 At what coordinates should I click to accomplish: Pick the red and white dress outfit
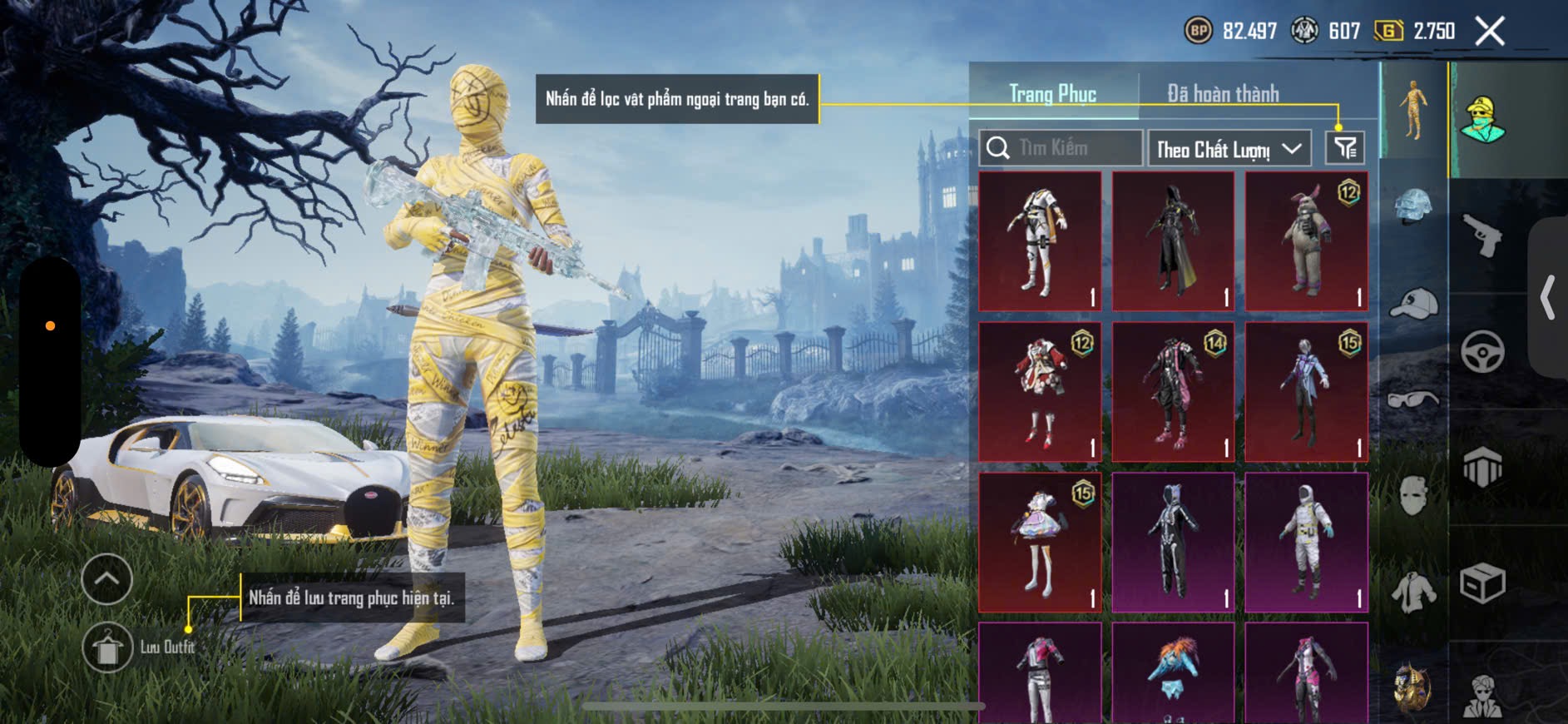(1040, 392)
